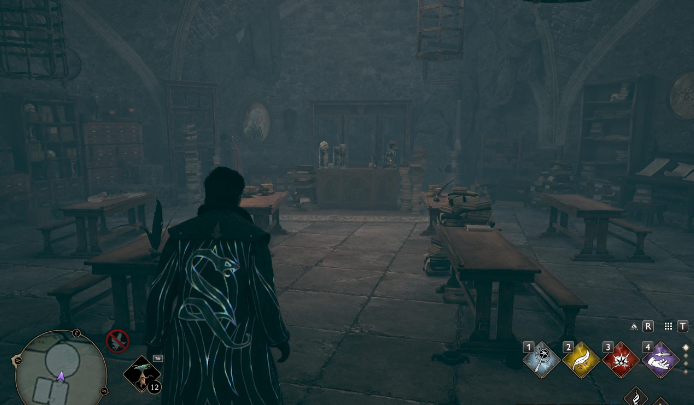Select the Mandrake item slot

click(x=141, y=374)
